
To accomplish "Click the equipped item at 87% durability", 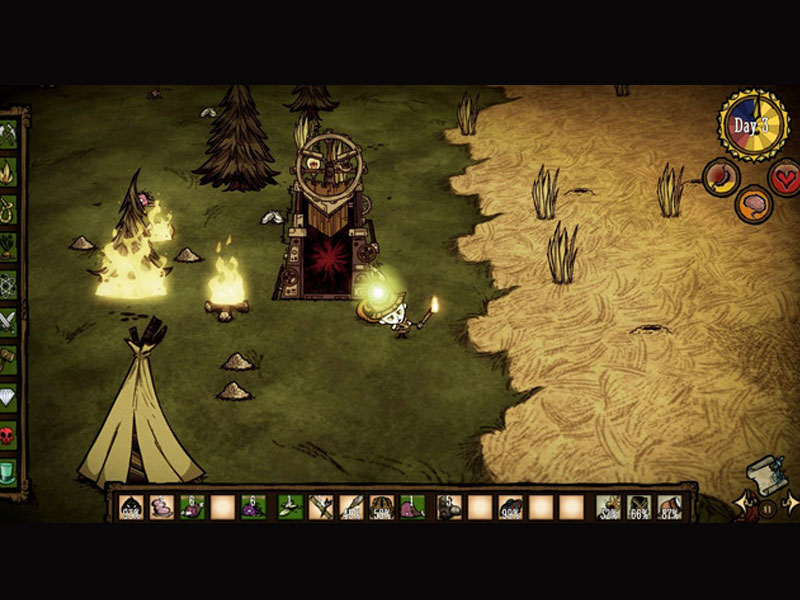I will [x=670, y=507].
